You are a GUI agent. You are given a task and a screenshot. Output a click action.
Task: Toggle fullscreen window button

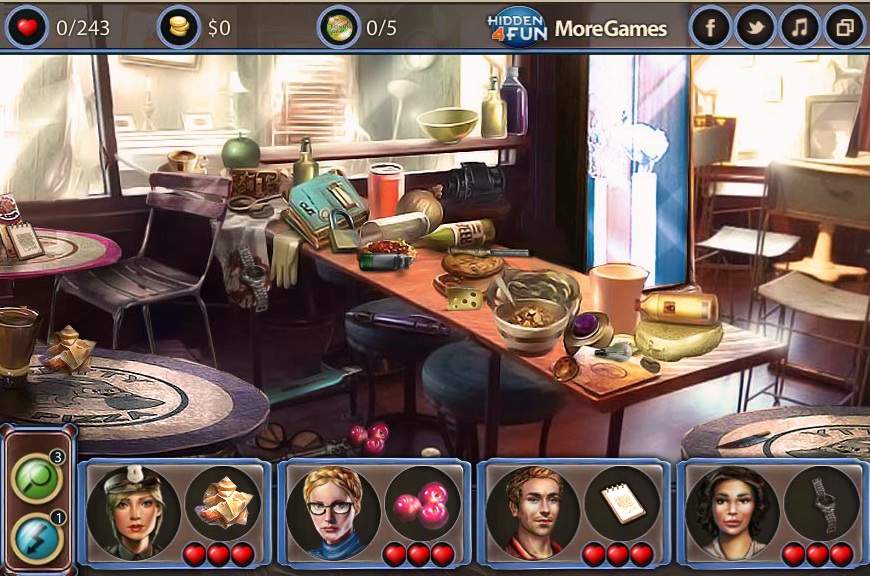[x=843, y=28]
